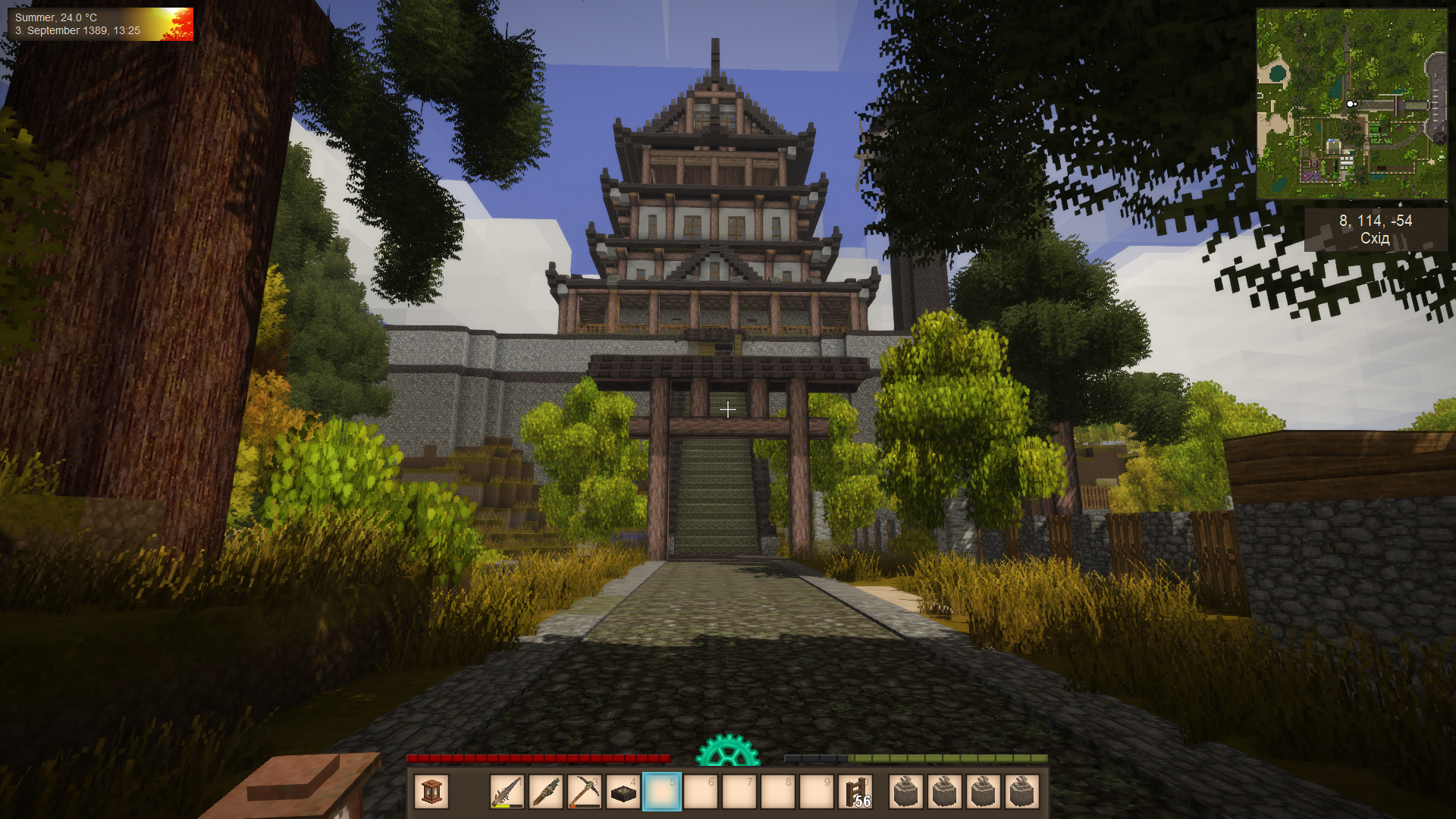Viewport: 1456px width, 819px height.
Task: Select the blade weapon in hotbar slot 1
Action: 507,792
